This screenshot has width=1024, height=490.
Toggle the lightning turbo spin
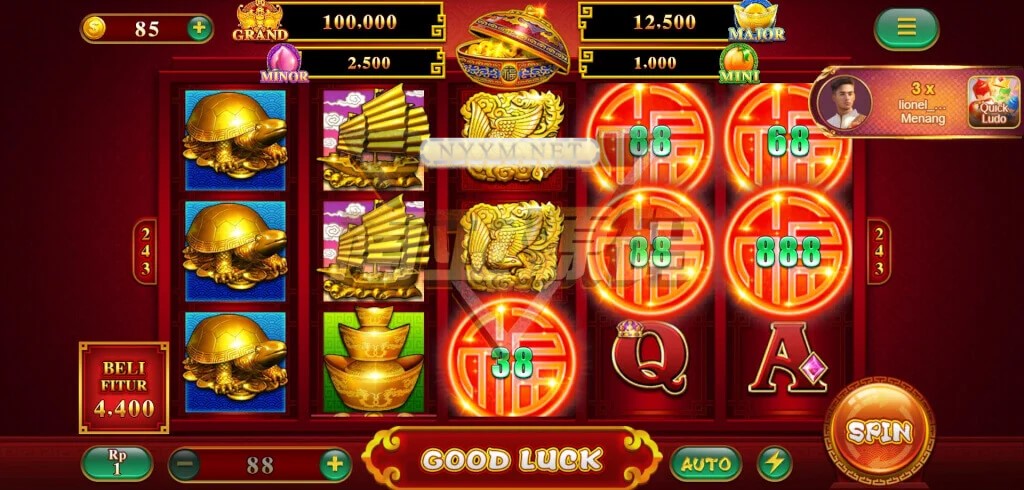point(774,464)
